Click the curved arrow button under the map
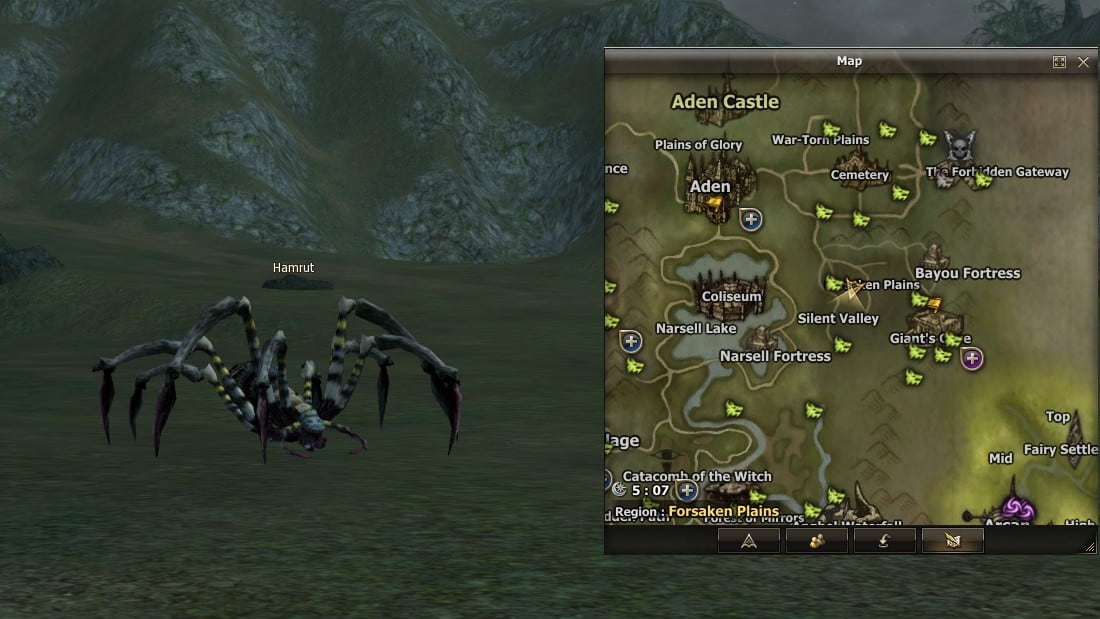Viewport: 1100px width, 619px height. pyautogui.click(x=884, y=541)
